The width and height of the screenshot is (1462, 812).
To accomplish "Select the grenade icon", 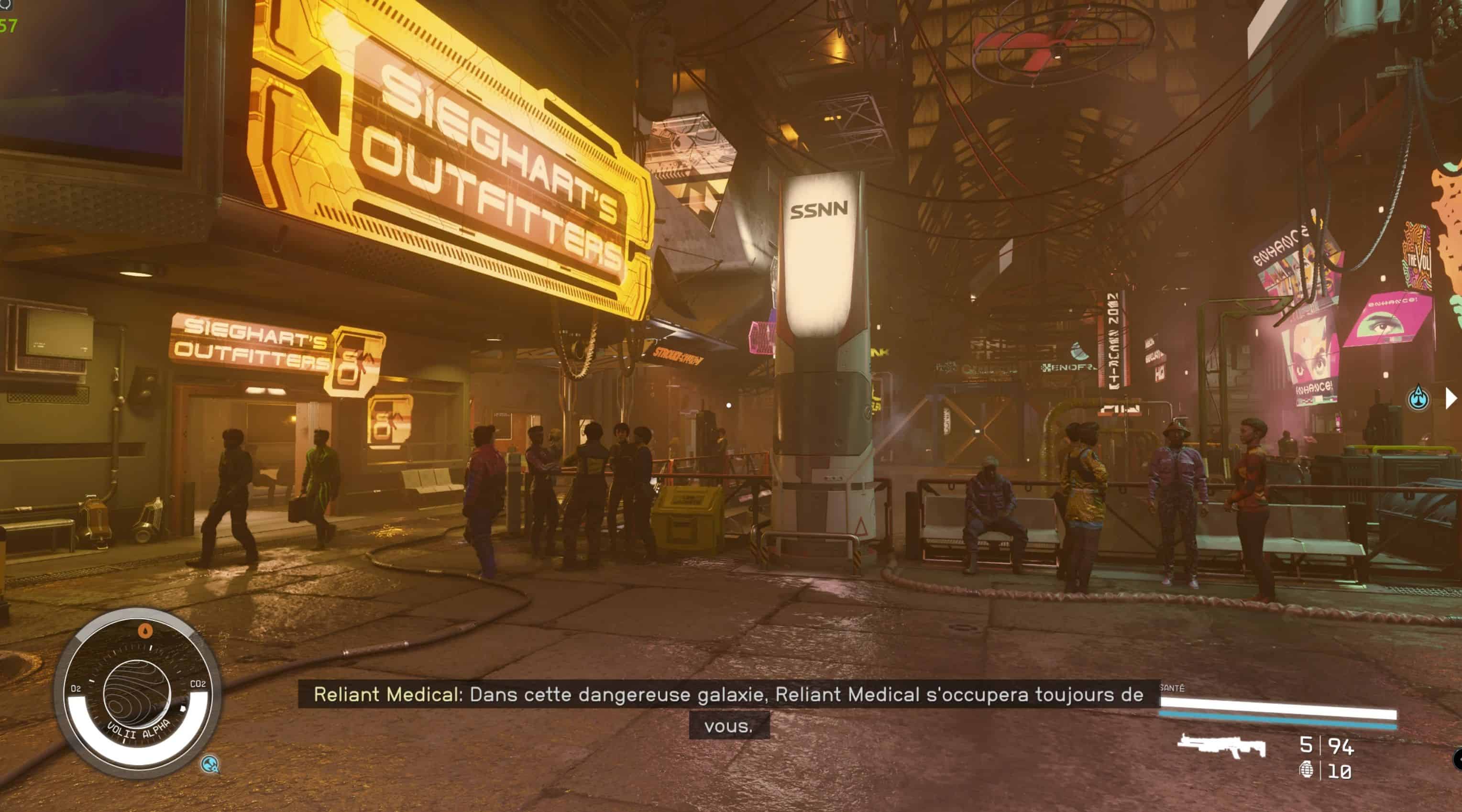I will 1307,770.
